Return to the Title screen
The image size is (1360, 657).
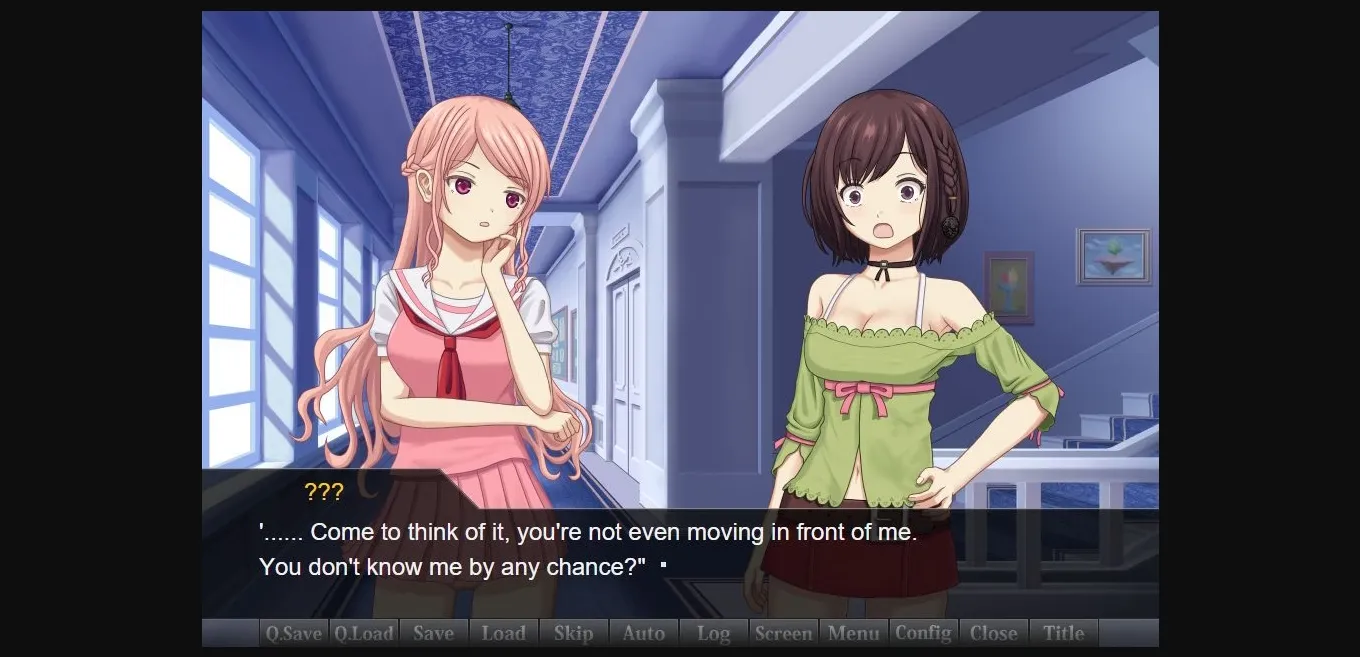(x=1063, y=633)
